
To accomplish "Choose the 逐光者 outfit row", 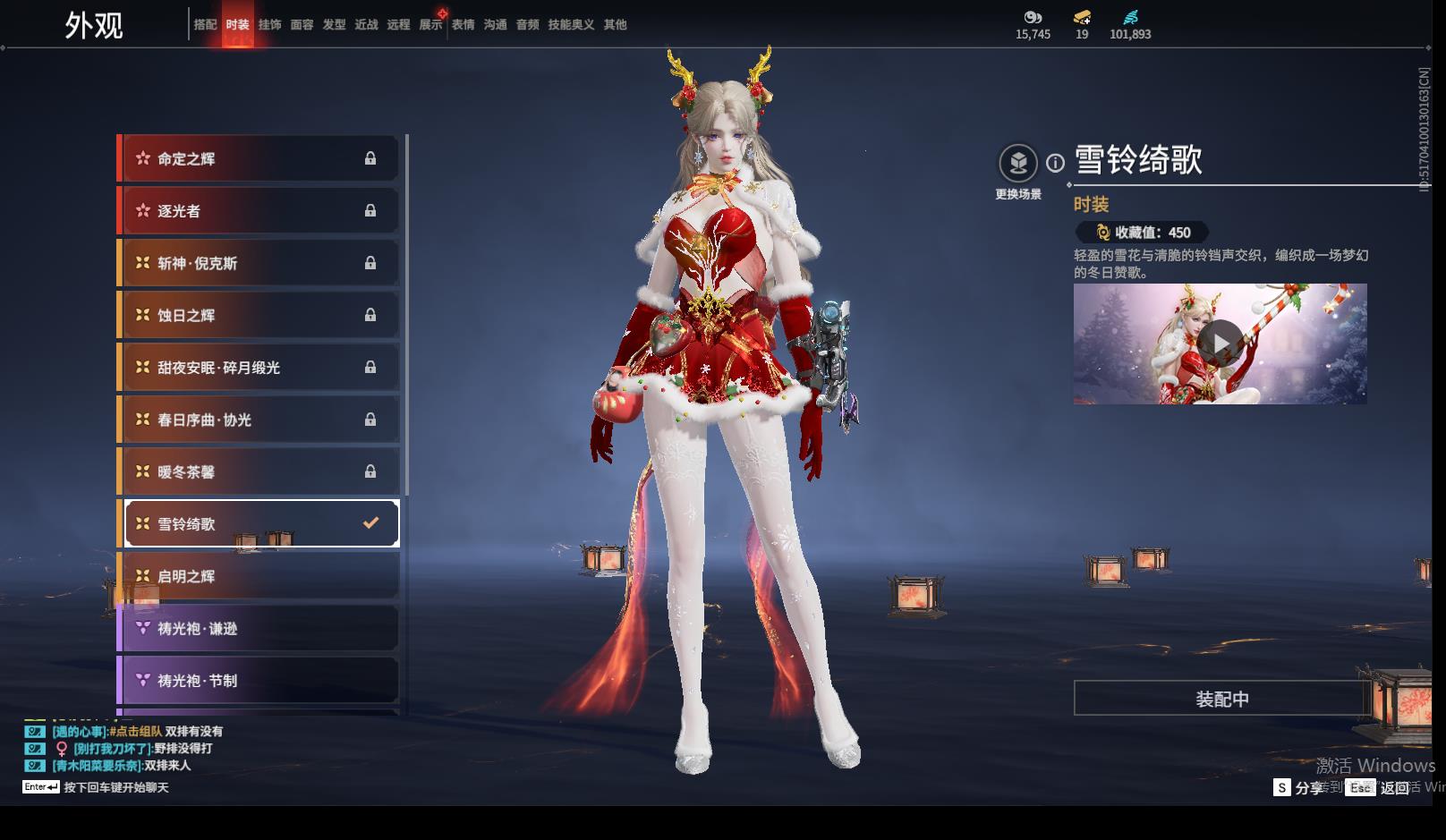I will (259, 211).
